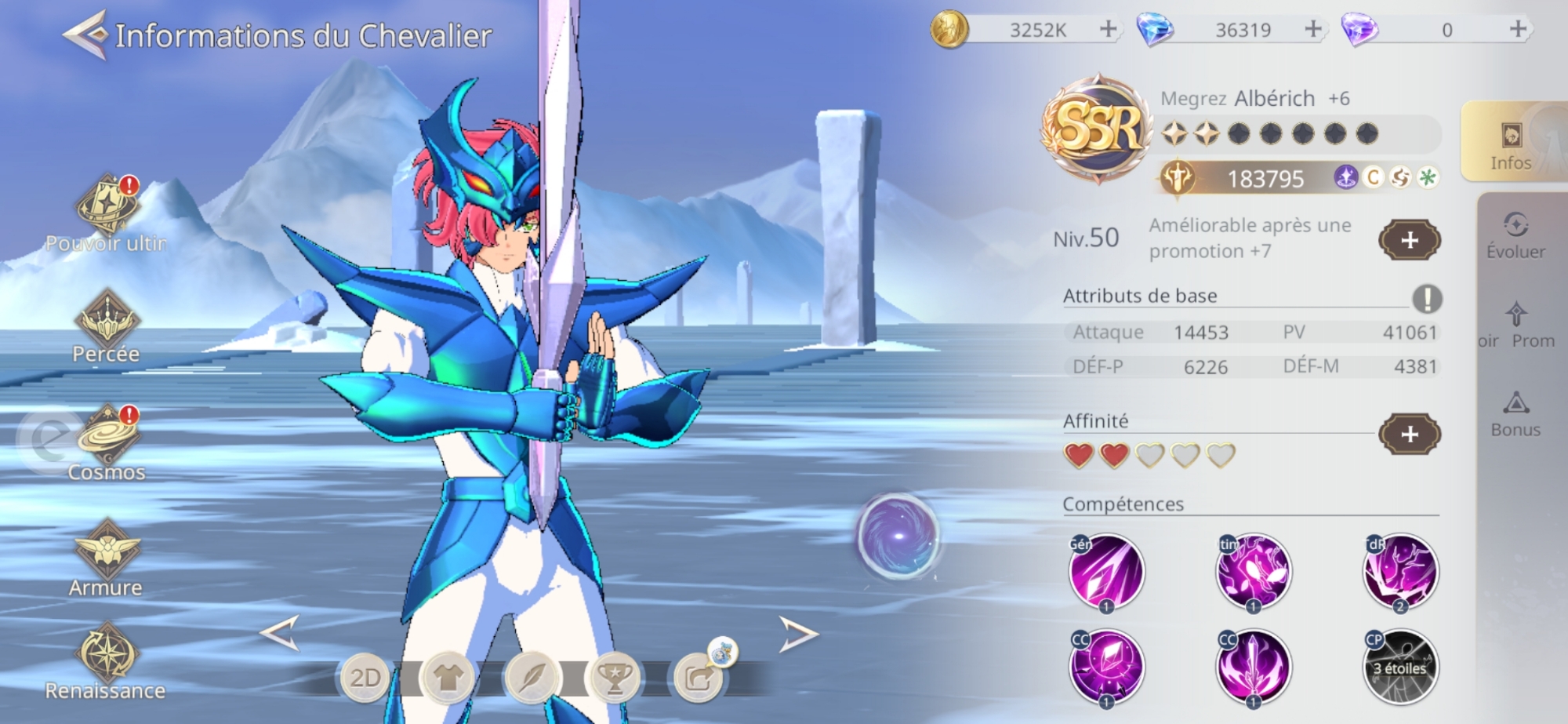Add more blue diamonds
The image size is (1568, 724).
pos(1313,30)
